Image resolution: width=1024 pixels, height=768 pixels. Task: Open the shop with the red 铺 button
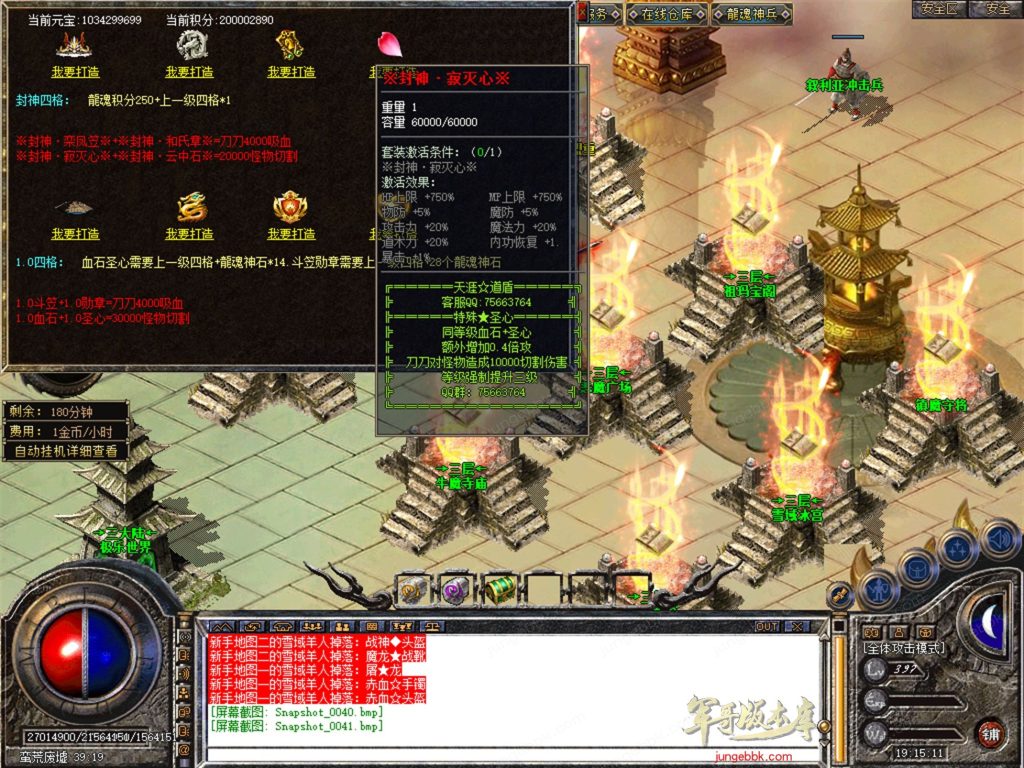[x=990, y=733]
